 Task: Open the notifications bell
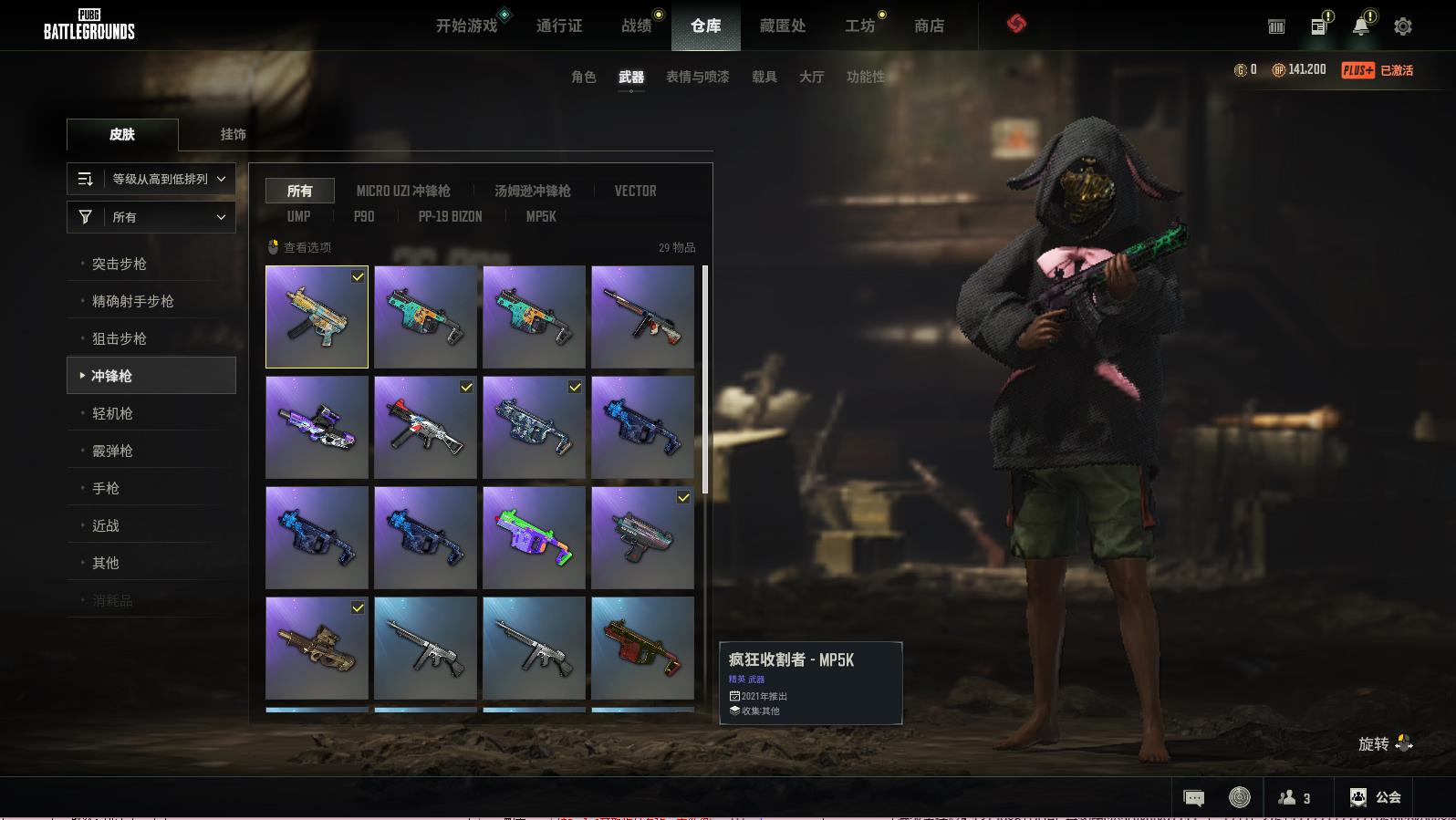1361,26
